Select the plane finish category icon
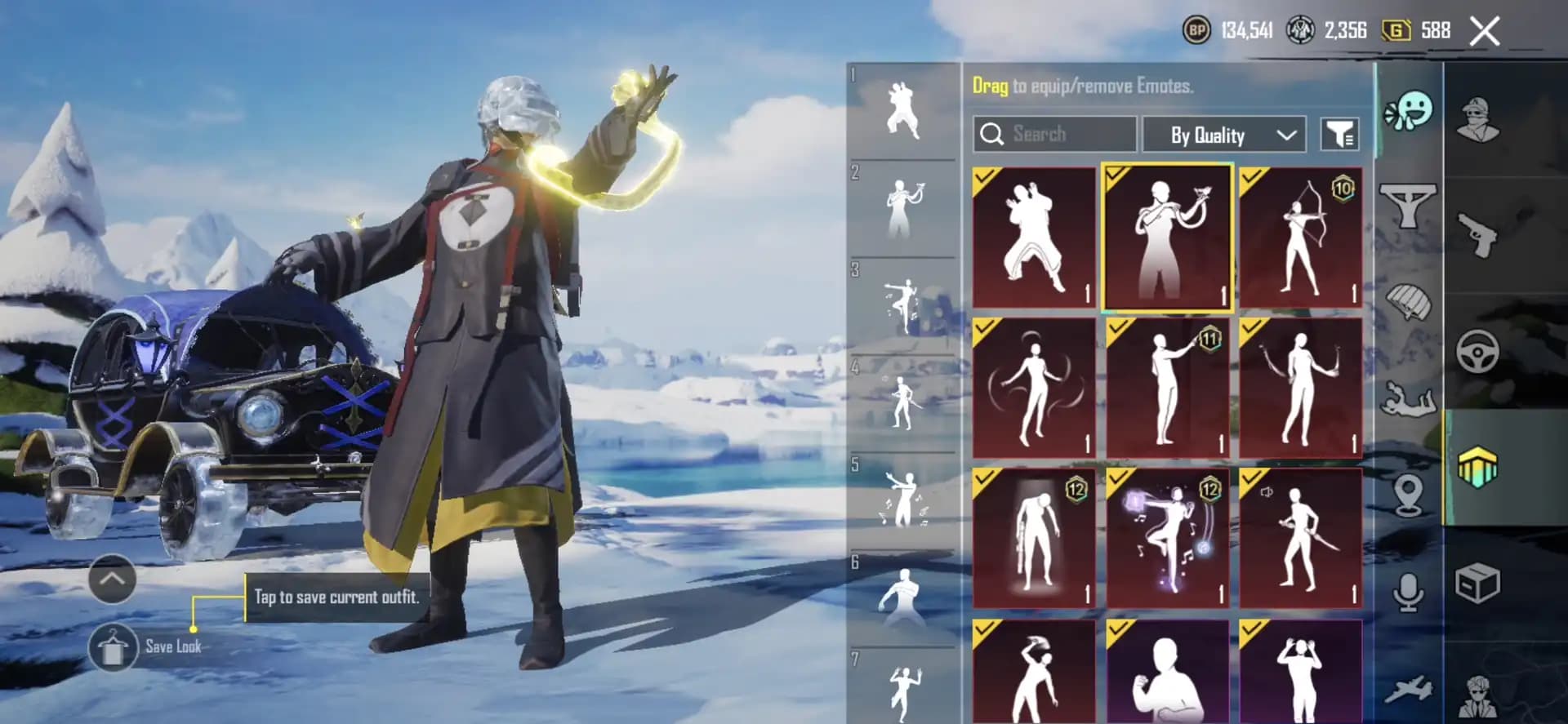 pos(1410,689)
